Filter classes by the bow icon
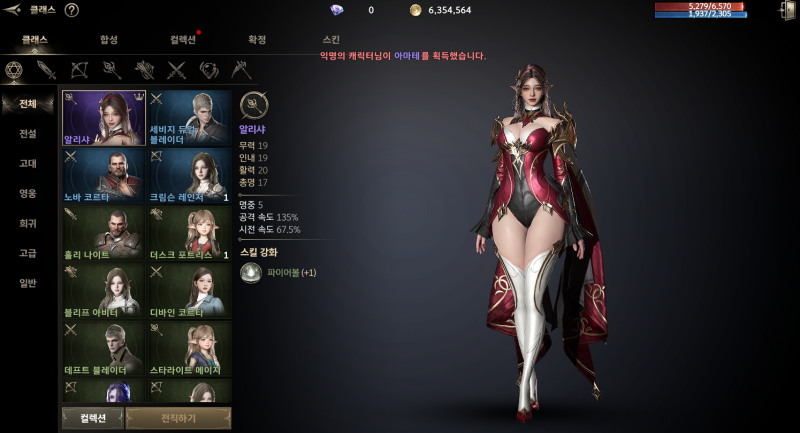The width and height of the screenshot is (800, 433). tap(79, 70)
